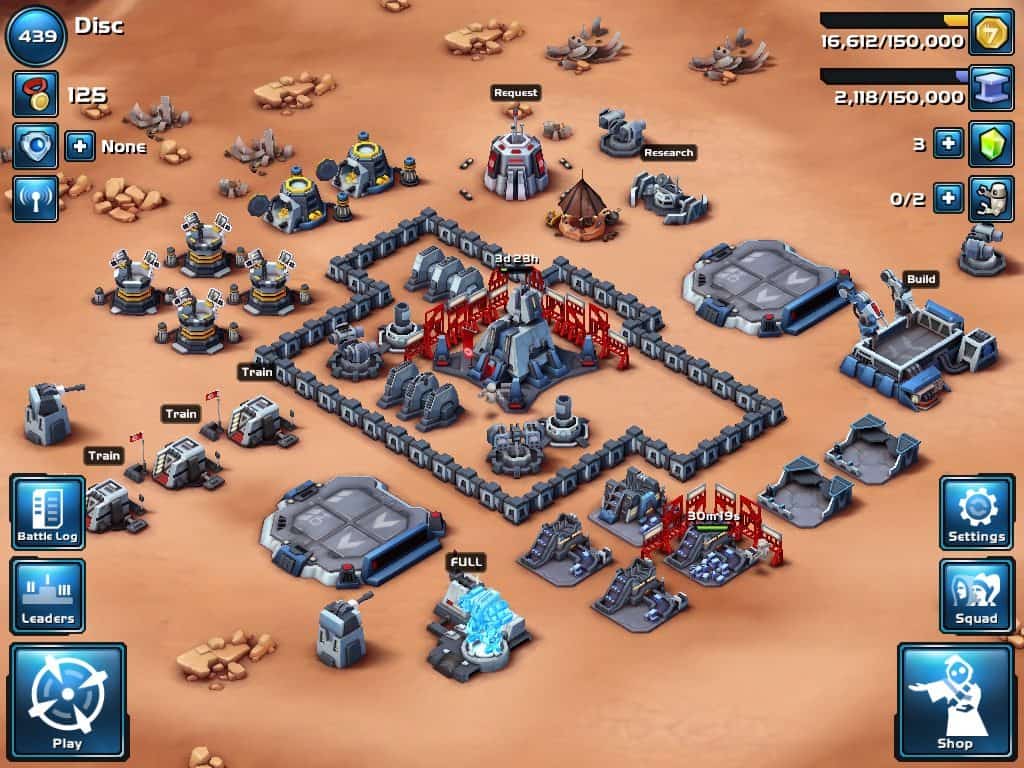1024x768 pixels.
Task: Show the Leaders leaderboard
Action: coord(47,595)
